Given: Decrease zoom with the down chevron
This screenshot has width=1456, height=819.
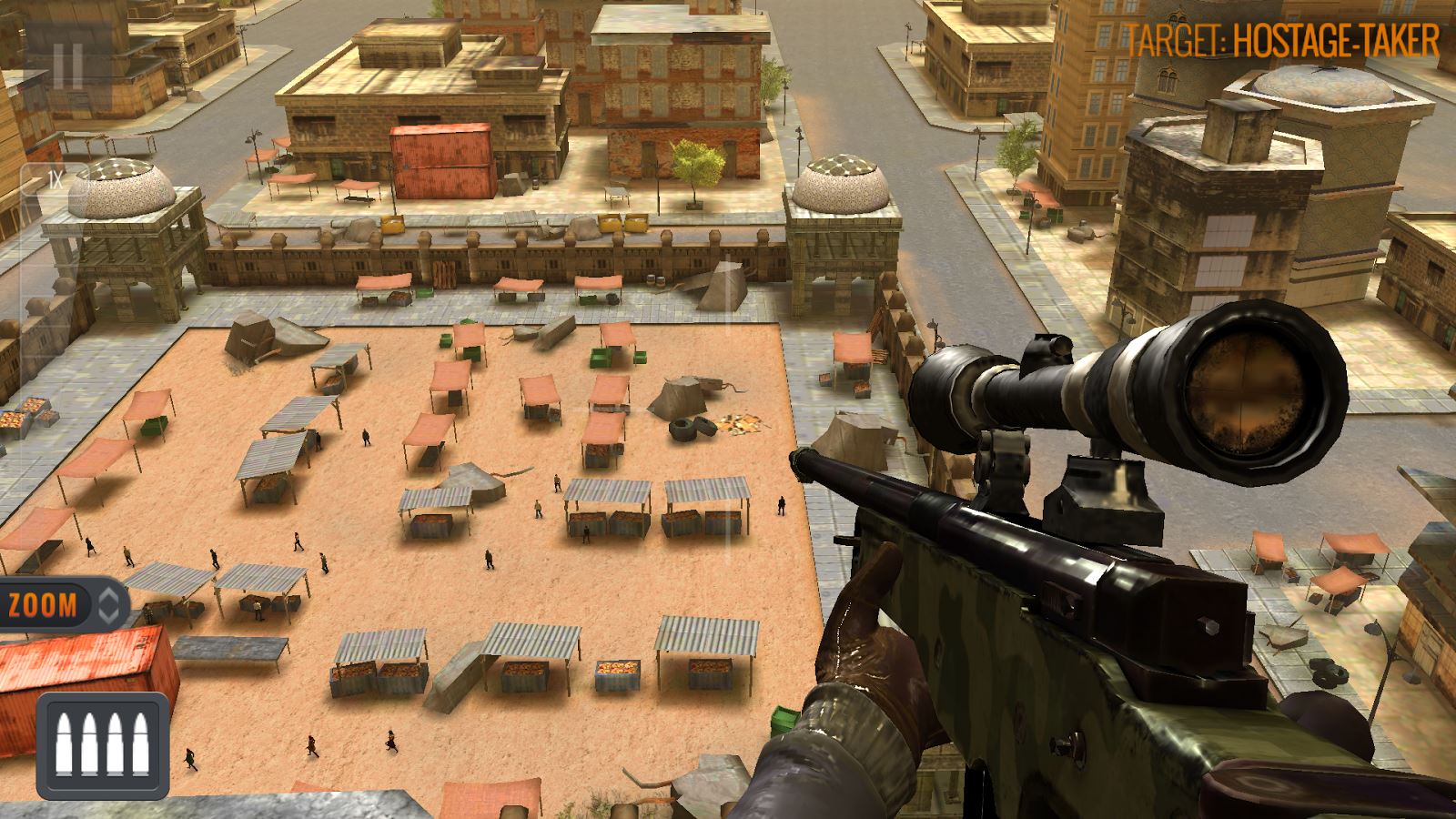Looking at the screenshot, I should click(108, 617).
